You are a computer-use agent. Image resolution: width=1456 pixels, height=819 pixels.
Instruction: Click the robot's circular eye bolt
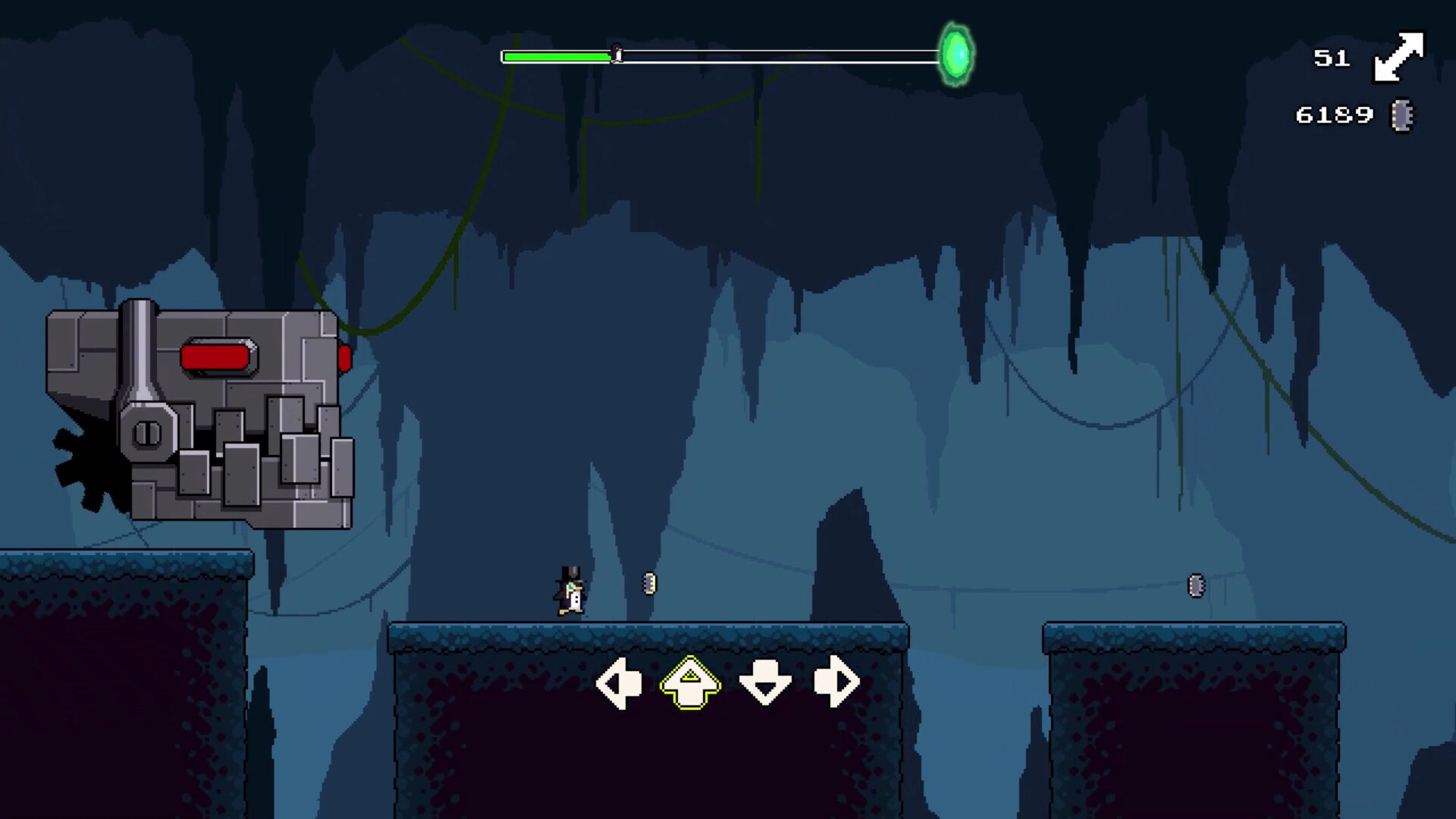coord(146,434)
